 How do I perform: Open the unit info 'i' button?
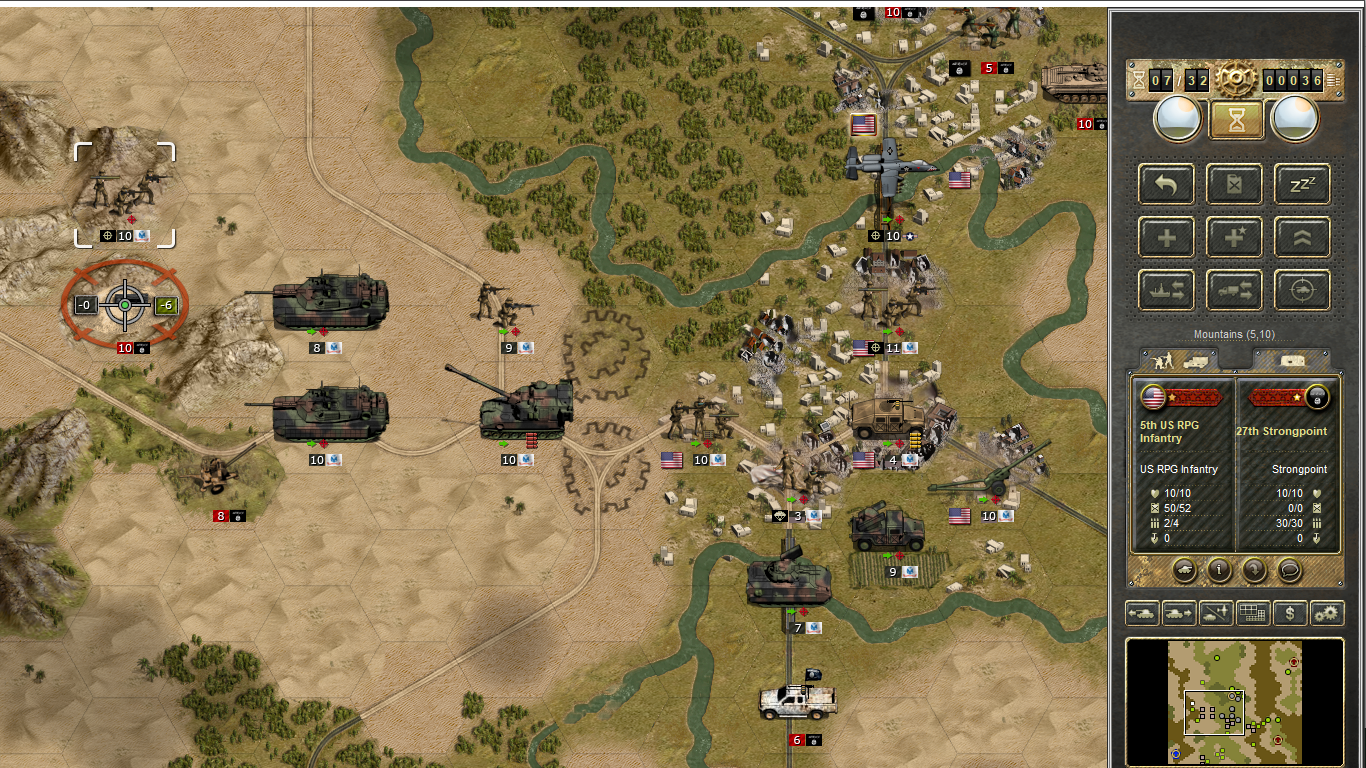(1219, 570)
